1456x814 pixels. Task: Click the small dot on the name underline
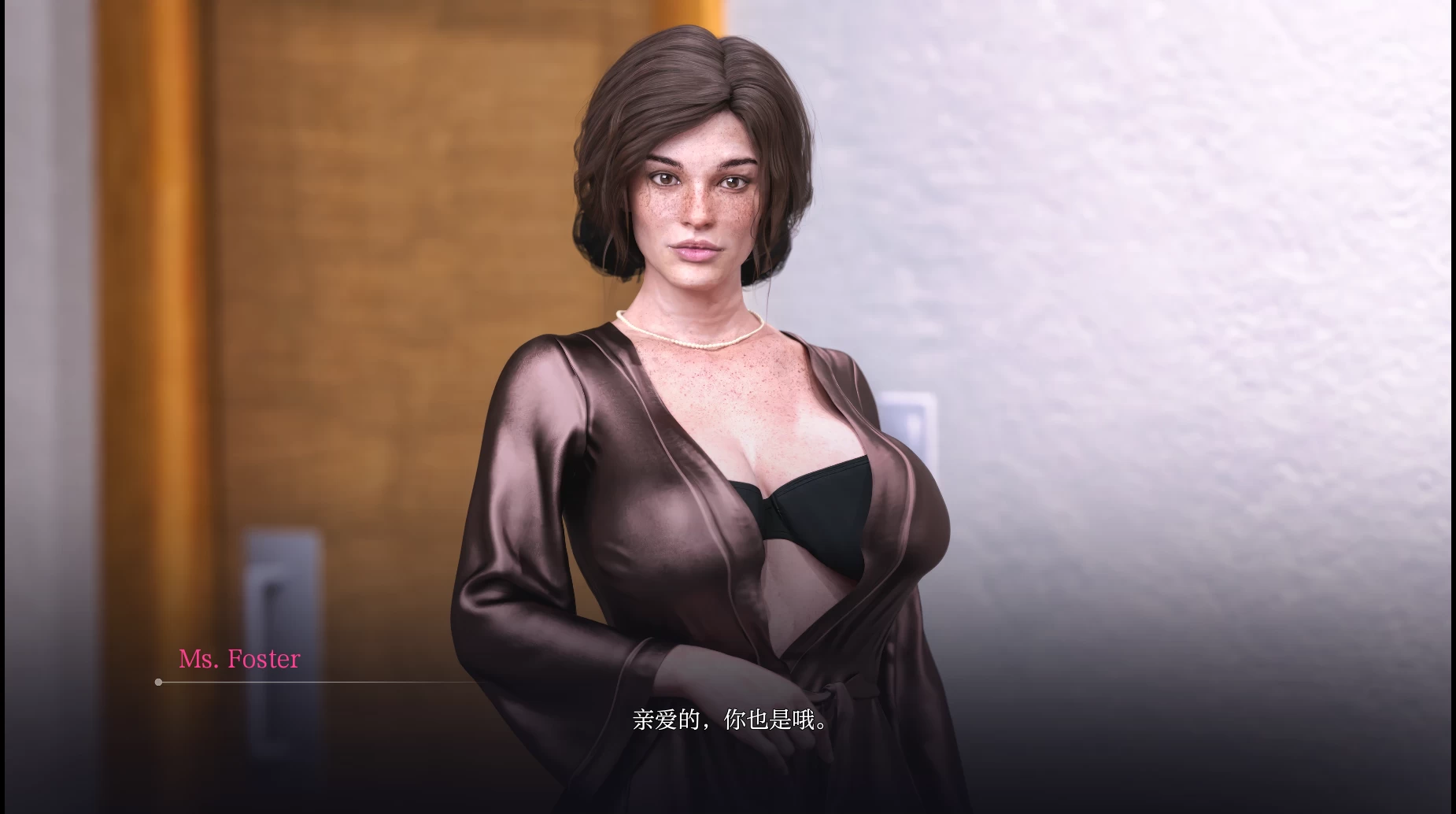click(x=159, y=682)
